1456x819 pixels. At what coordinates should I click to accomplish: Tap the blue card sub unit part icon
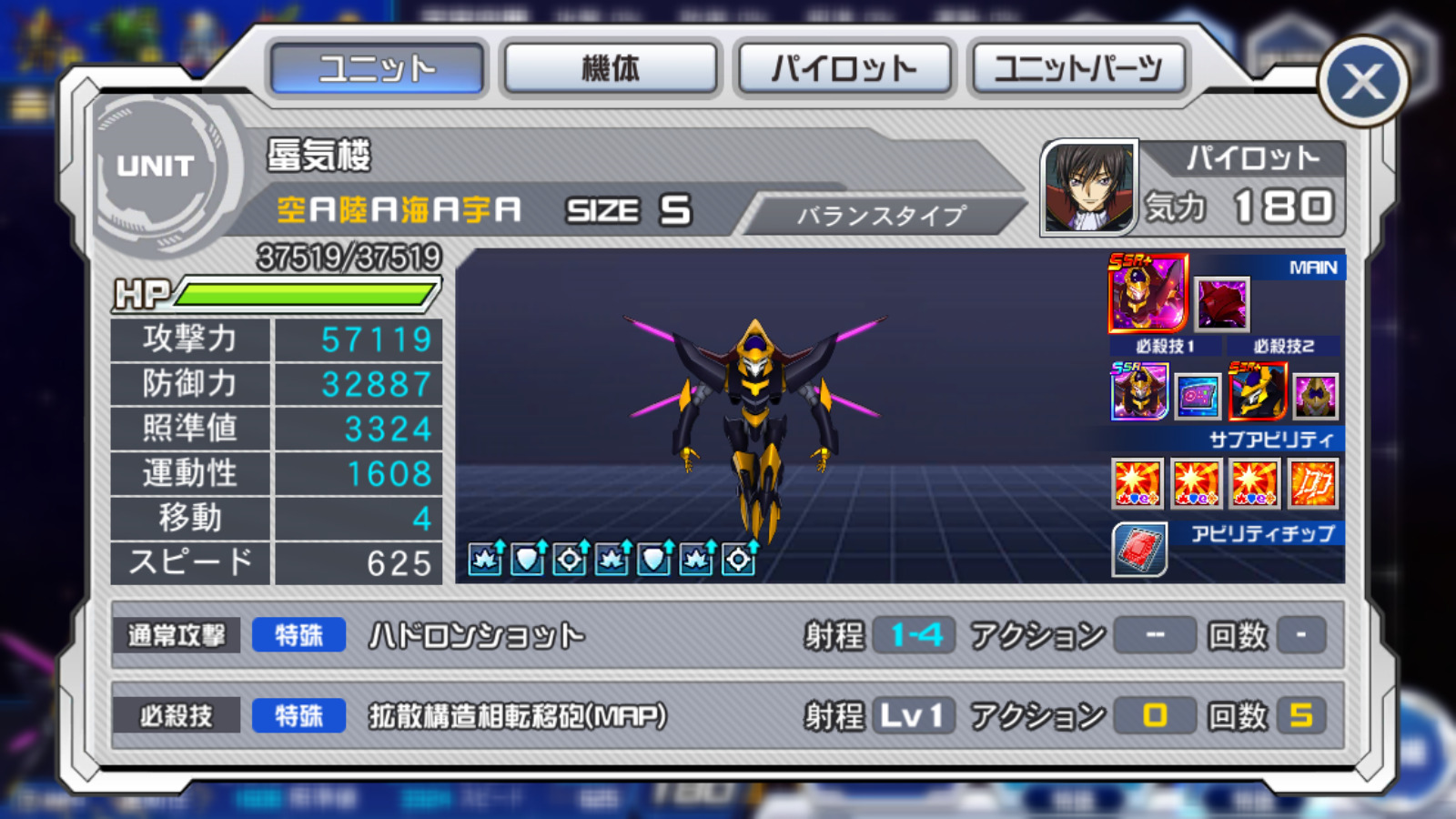1197,396
